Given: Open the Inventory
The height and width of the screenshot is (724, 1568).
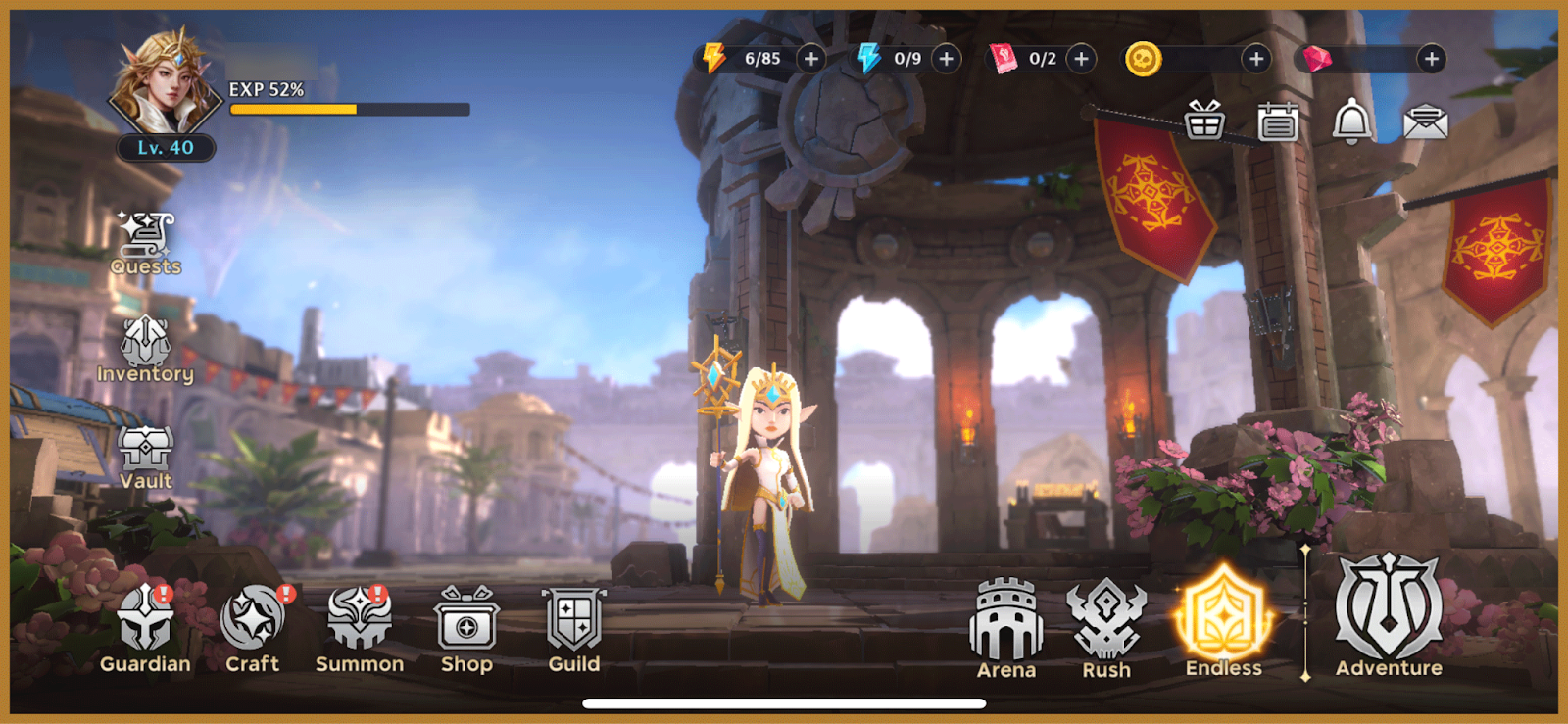Looking at the screenshot, I should 145,349.
